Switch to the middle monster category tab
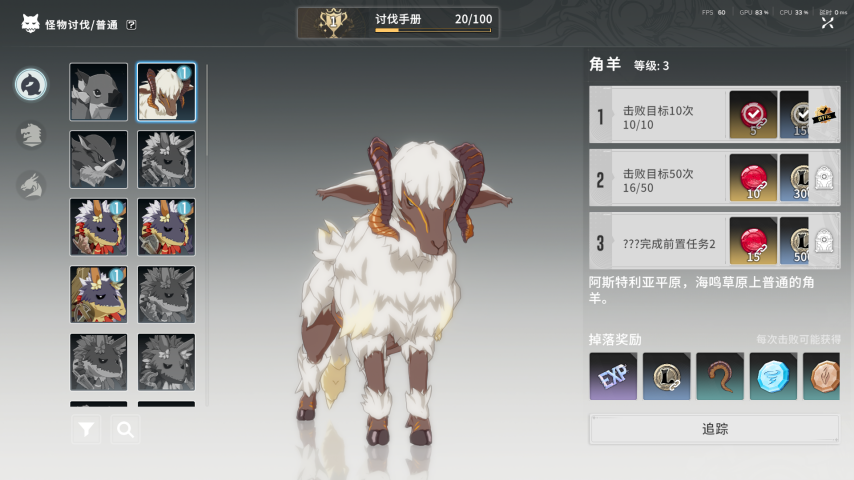 point(31,135)
